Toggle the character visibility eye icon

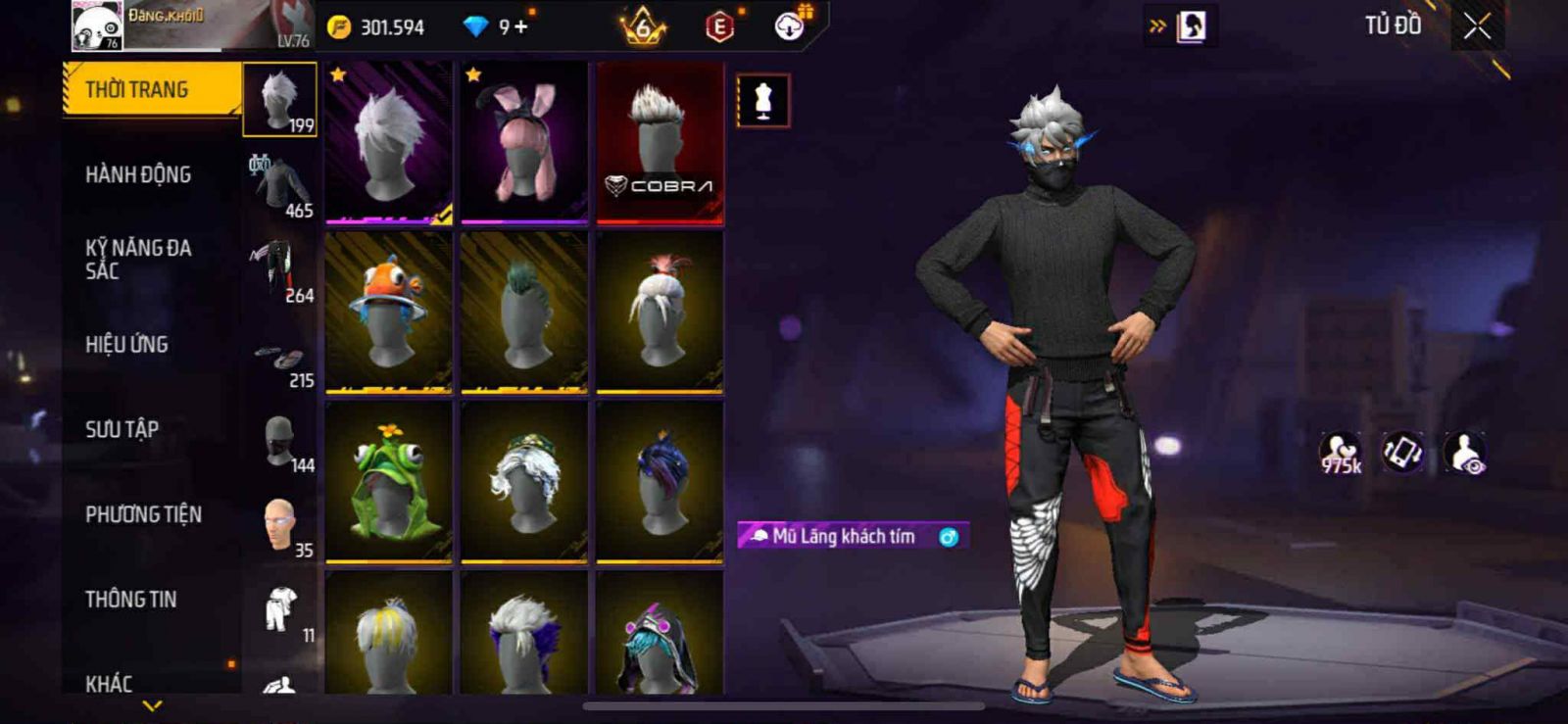[1465, 454]
